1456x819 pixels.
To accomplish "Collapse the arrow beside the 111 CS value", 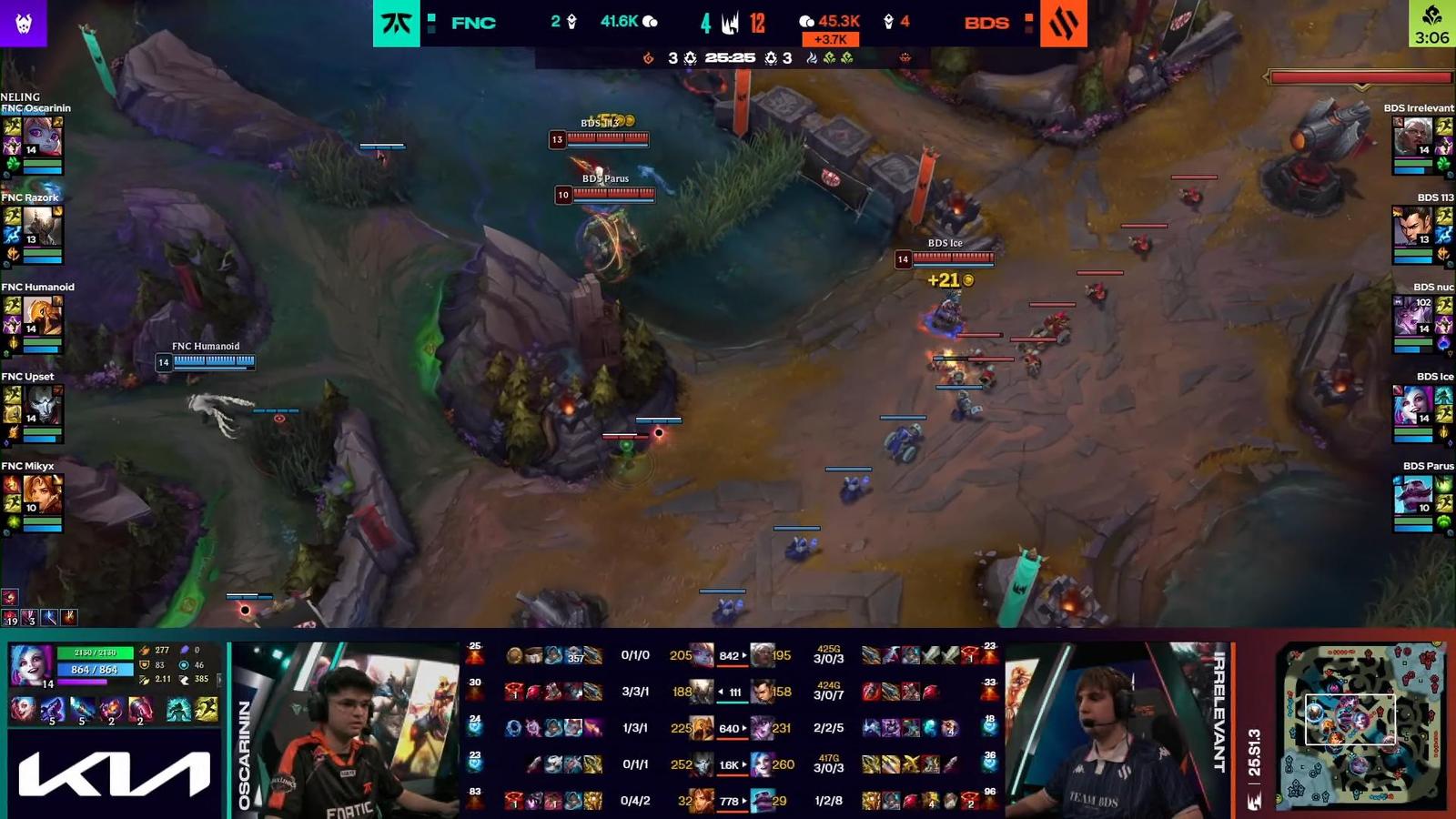I will 720,691.
